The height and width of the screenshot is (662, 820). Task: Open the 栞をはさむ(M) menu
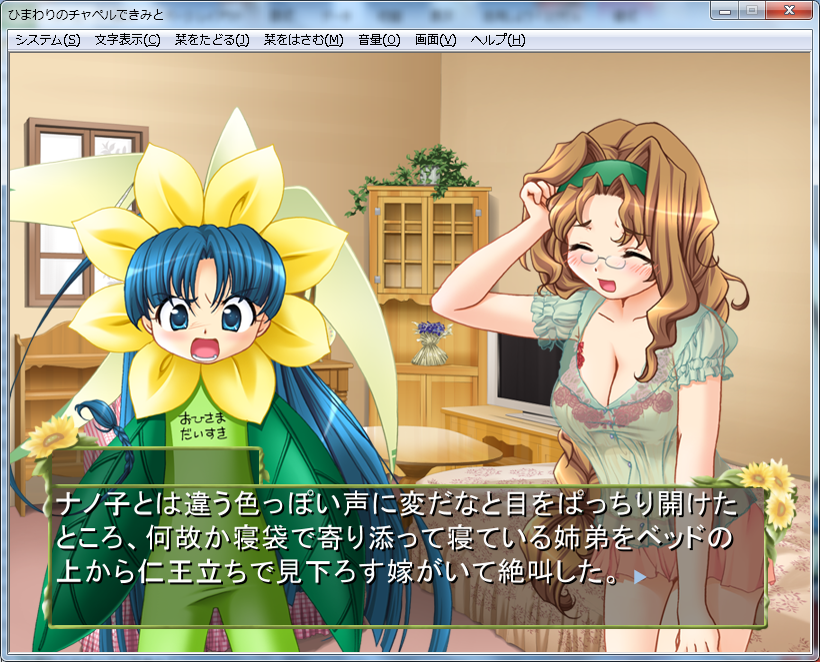pyautogui.click(x=303, y=40)
